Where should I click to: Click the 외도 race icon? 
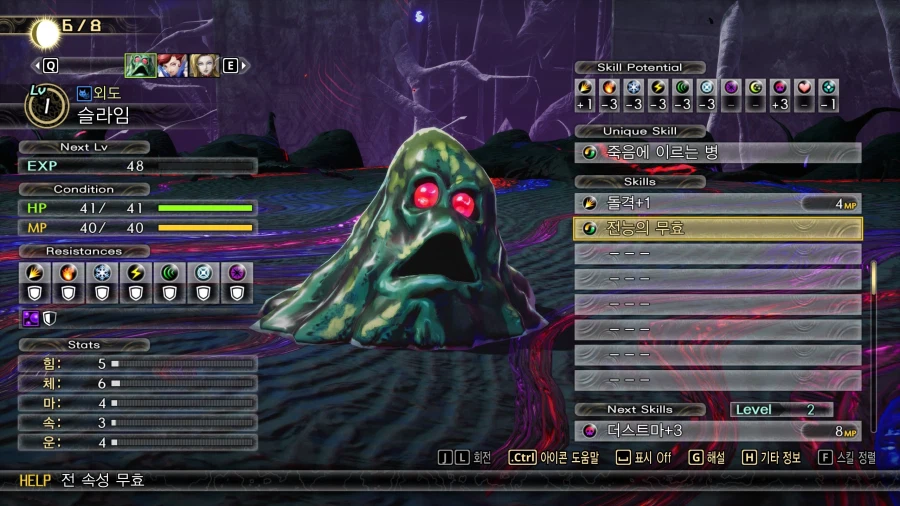(83, 94)
